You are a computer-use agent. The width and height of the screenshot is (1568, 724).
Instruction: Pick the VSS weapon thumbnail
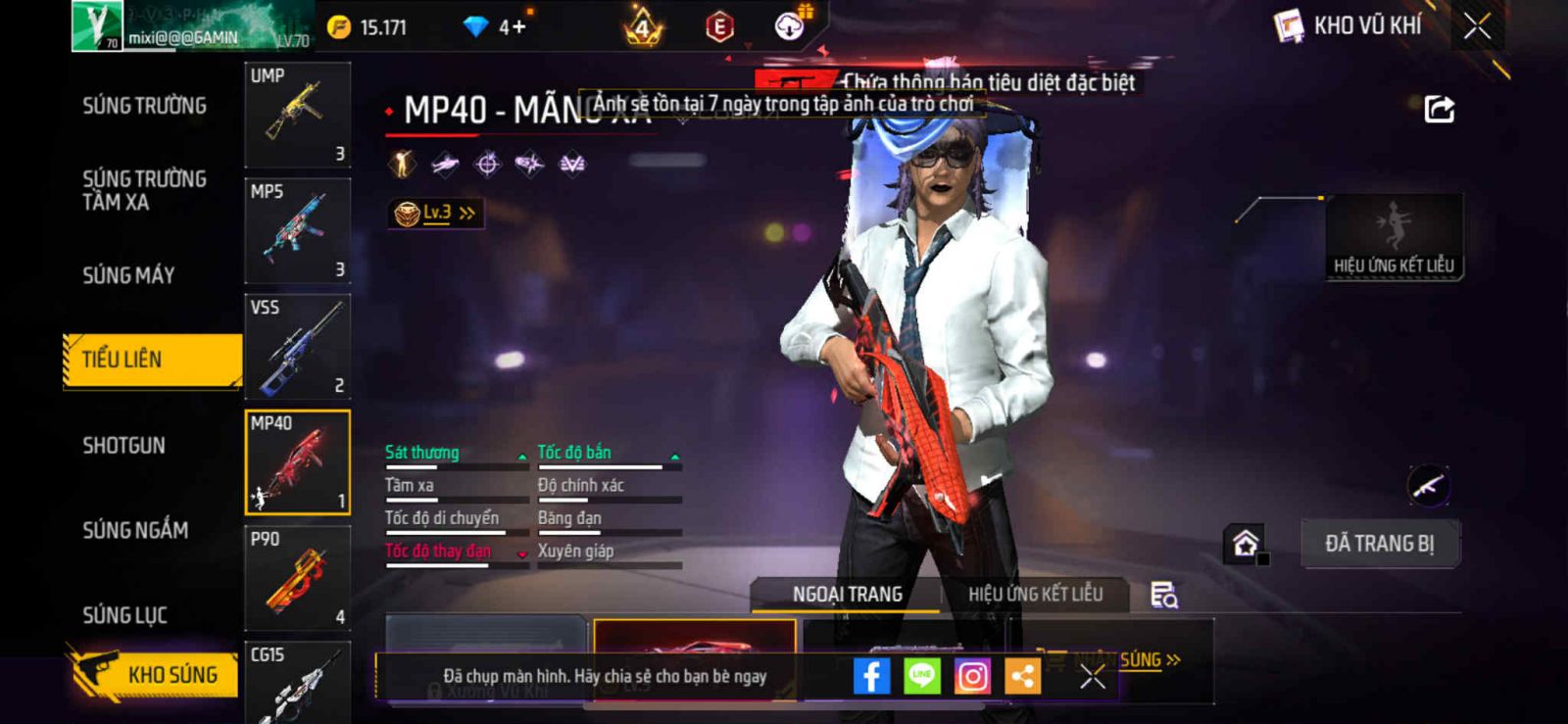pos(297,346)
